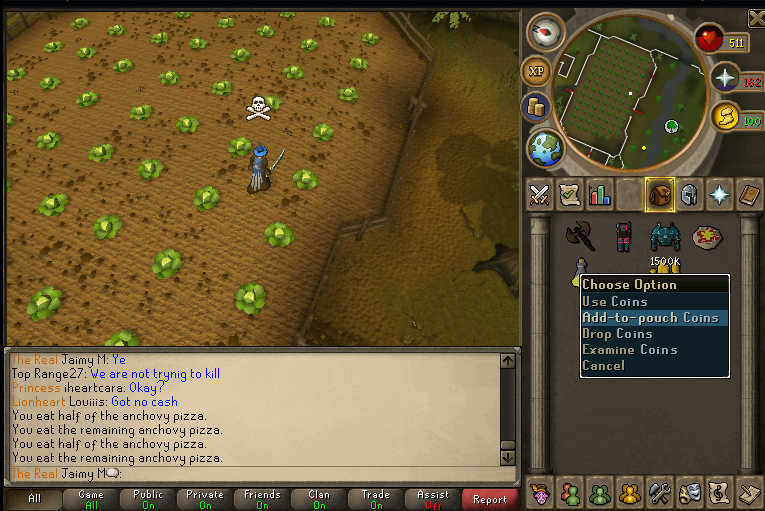The width and height of the screenshot is (765, 511).
Task: Toggle the Assist chat setting
Action: click(x=433, y=498)
